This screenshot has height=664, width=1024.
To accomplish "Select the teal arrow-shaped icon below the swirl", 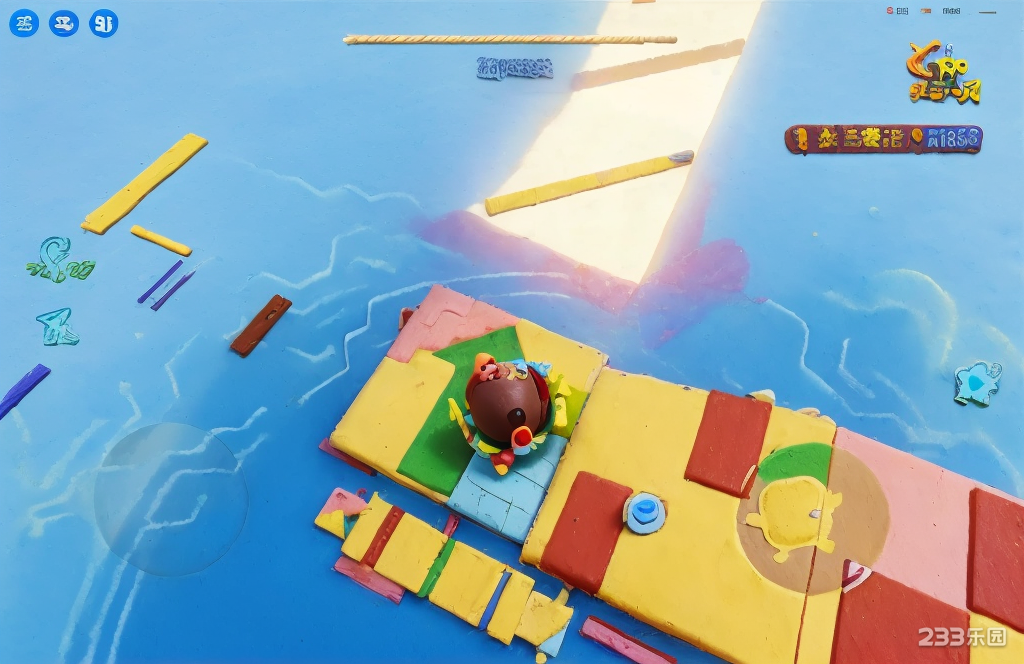I will click(x=57, y=327).
